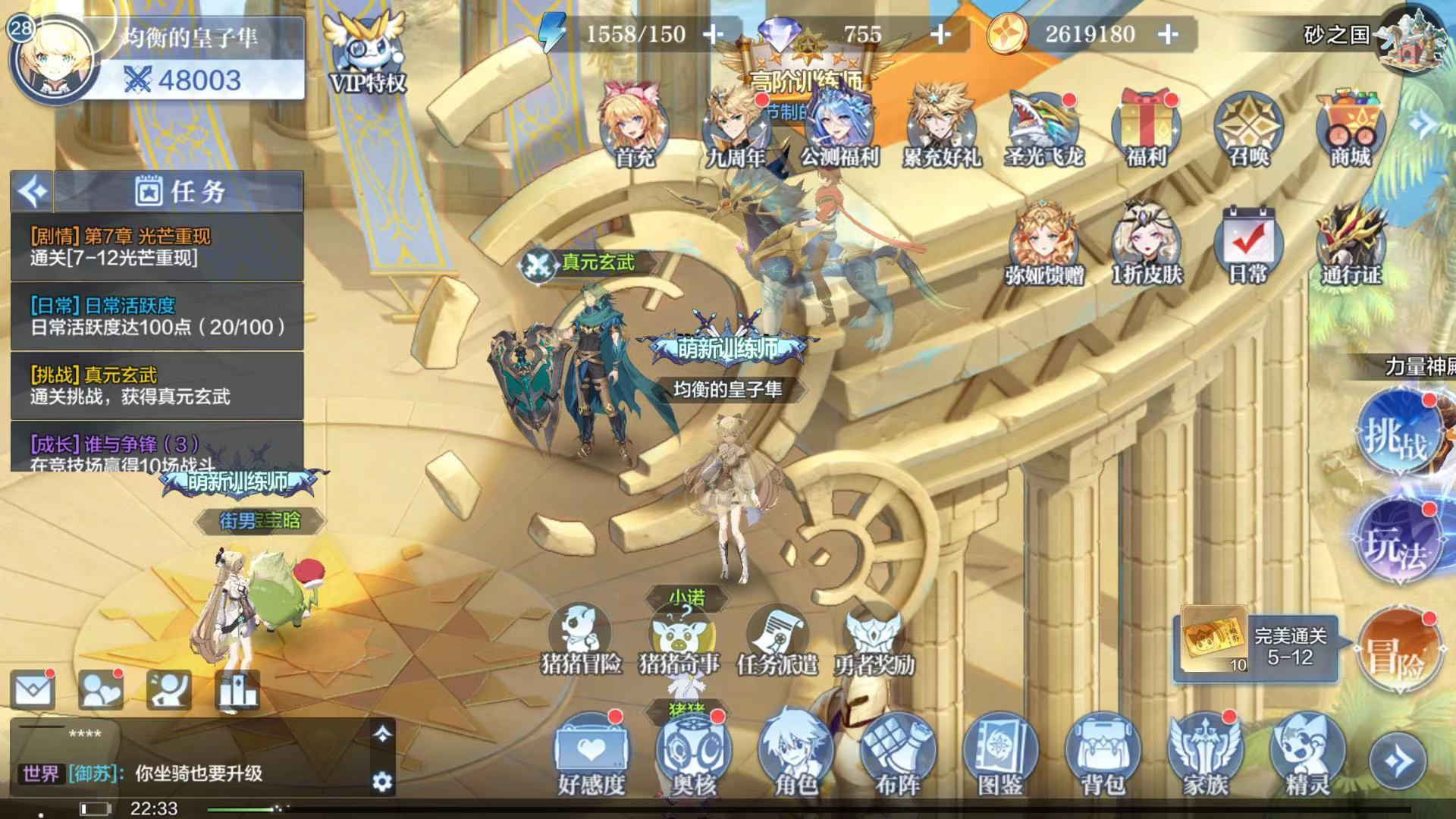Select the 真元玄武 challenge quest entry
The height and width of the screenshot is (819, 1456).
[x=157, y=386]
